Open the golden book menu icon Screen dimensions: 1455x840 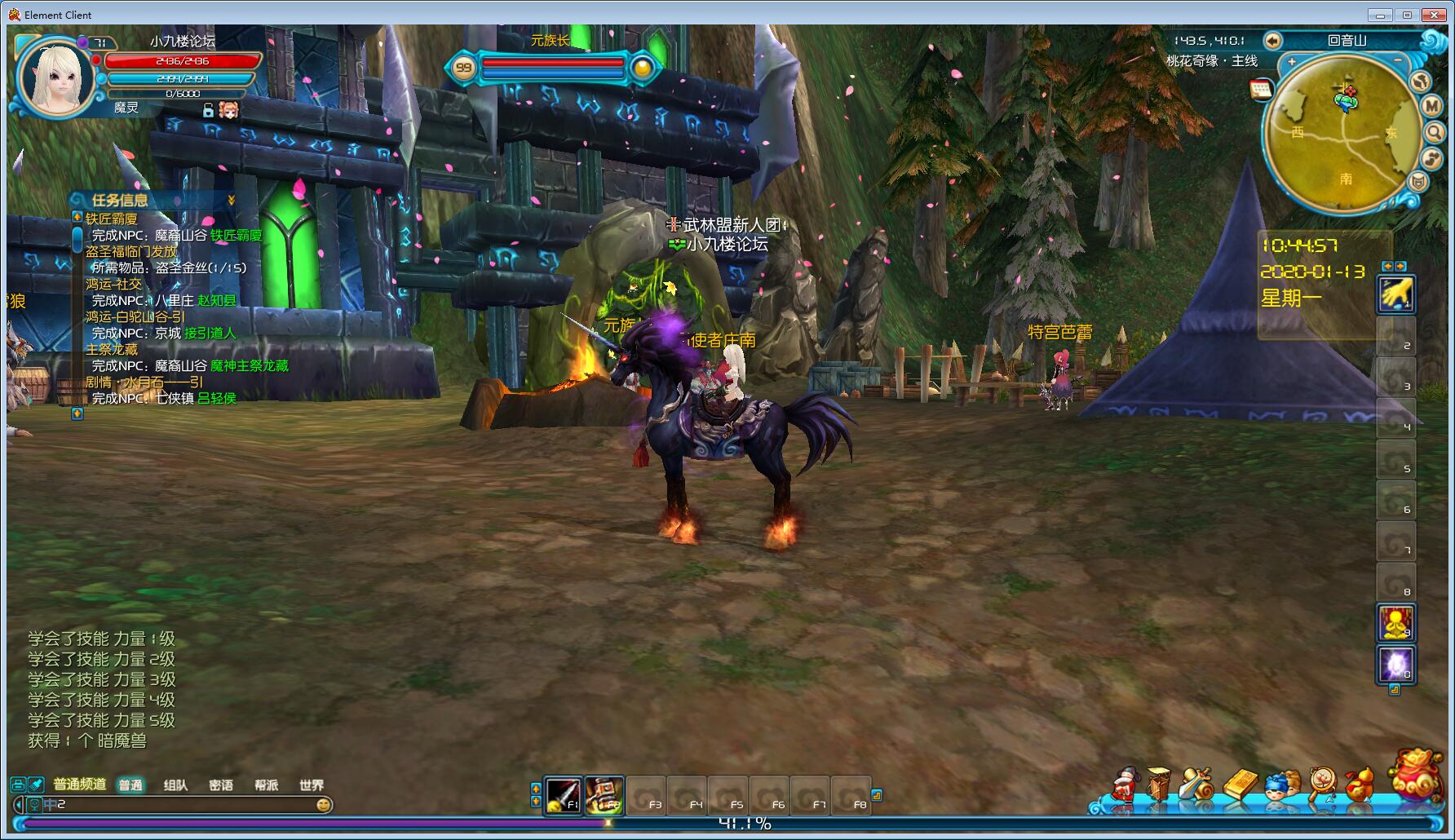1241,785
